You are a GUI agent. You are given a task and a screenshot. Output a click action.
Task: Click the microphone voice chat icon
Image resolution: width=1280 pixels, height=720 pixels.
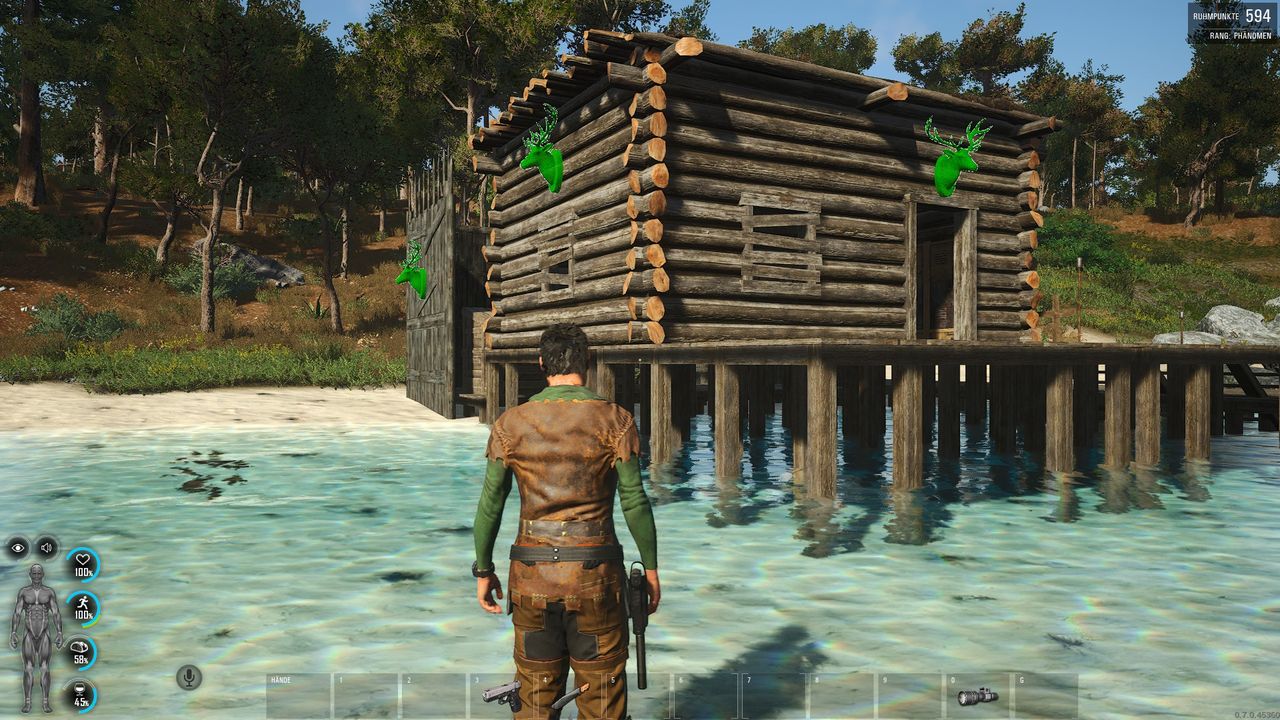pos(188,677)
